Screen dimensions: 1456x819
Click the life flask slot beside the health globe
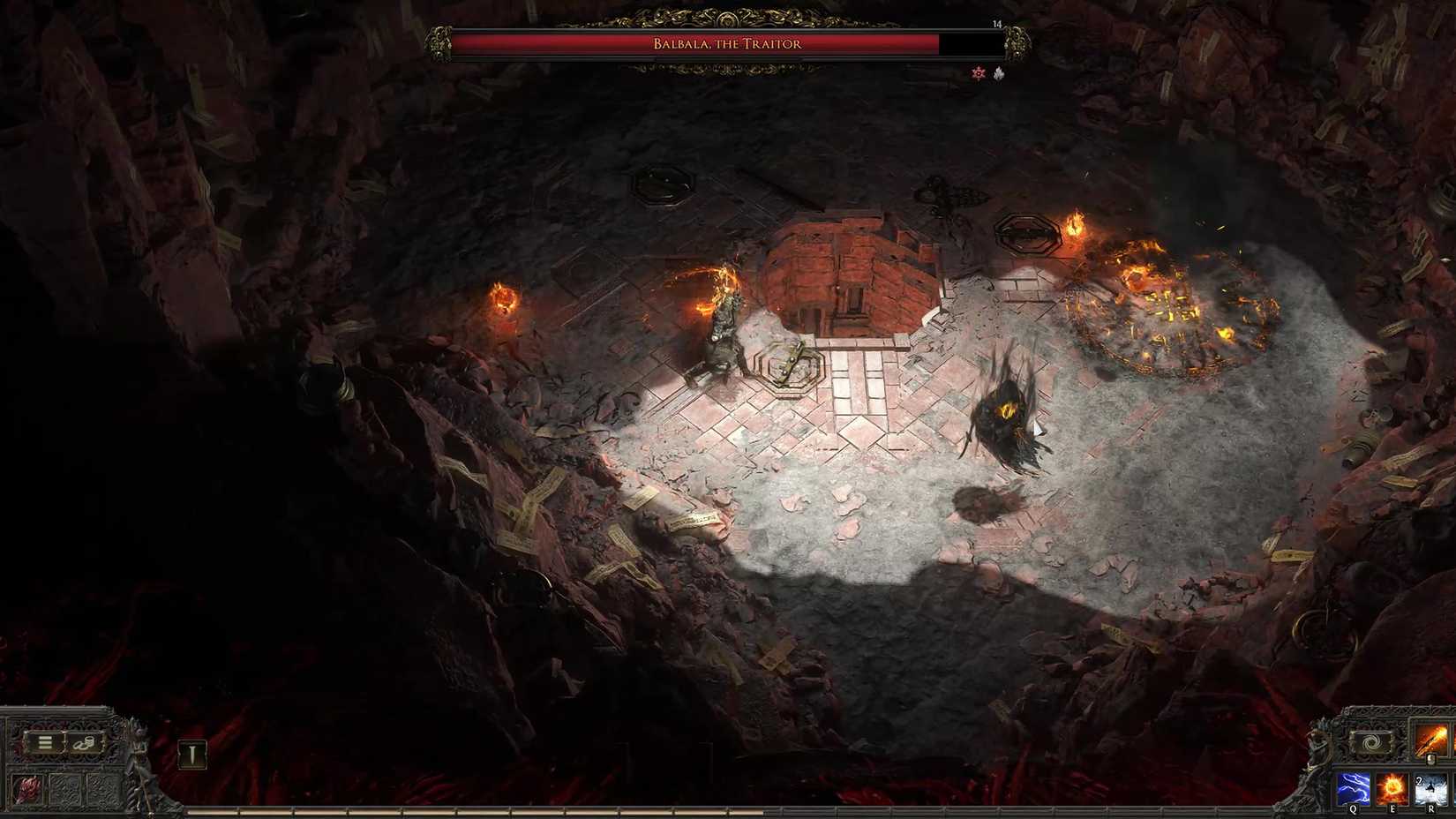(x=65, y=787)
